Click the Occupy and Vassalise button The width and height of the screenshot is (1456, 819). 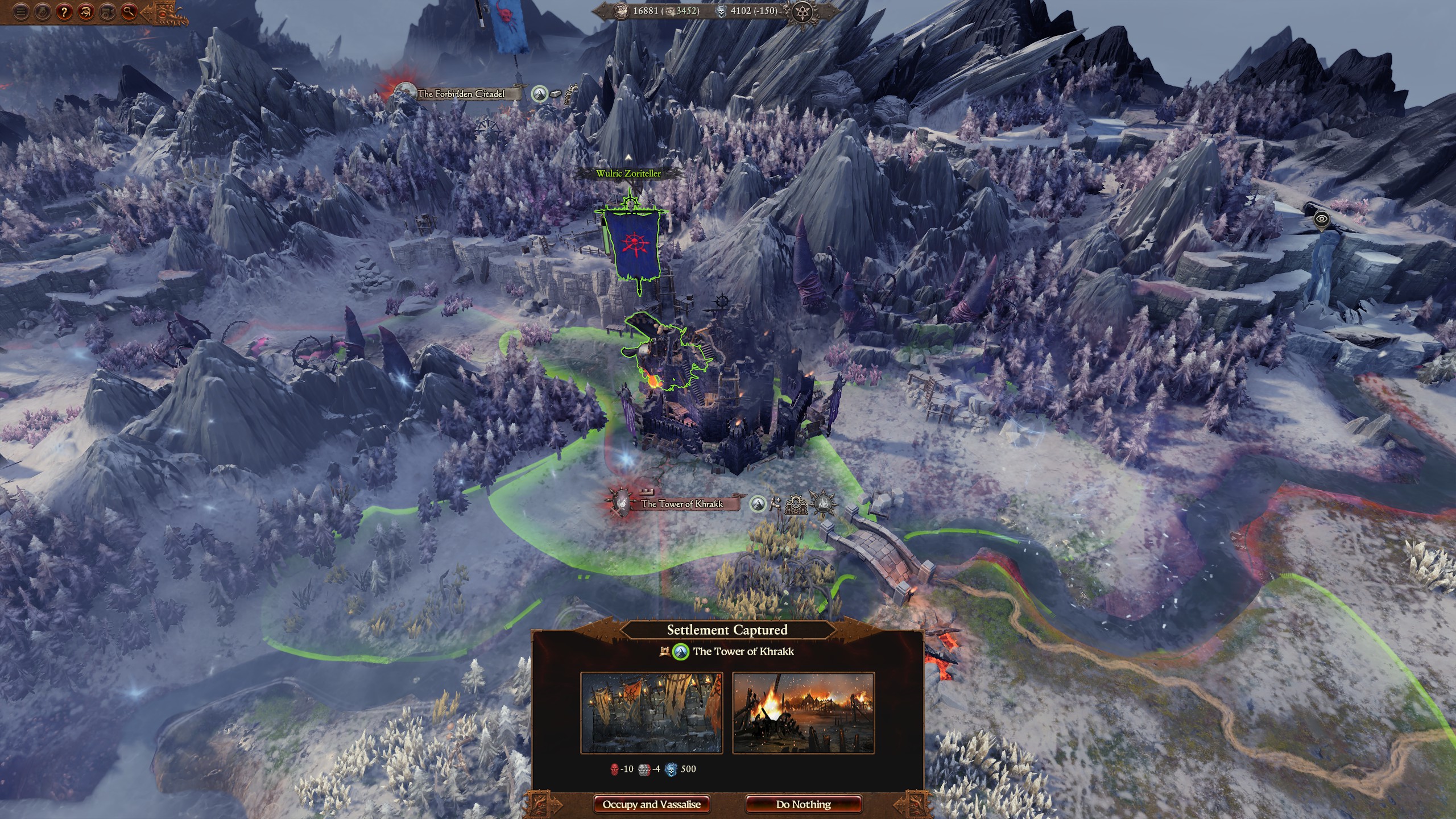[x=652, y=804]
